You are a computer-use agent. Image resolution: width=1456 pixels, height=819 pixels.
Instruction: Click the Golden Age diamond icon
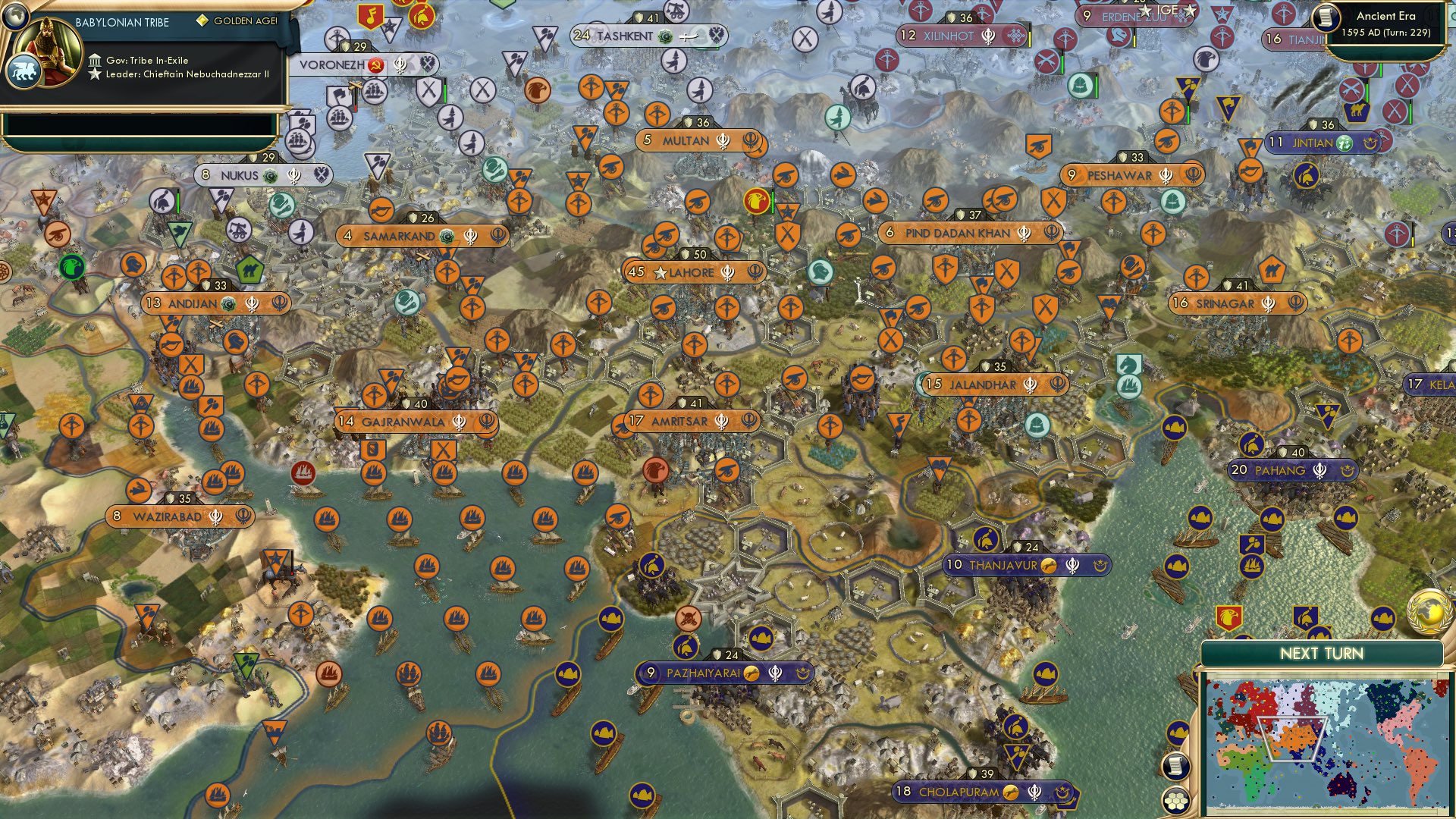click(202, 19)
